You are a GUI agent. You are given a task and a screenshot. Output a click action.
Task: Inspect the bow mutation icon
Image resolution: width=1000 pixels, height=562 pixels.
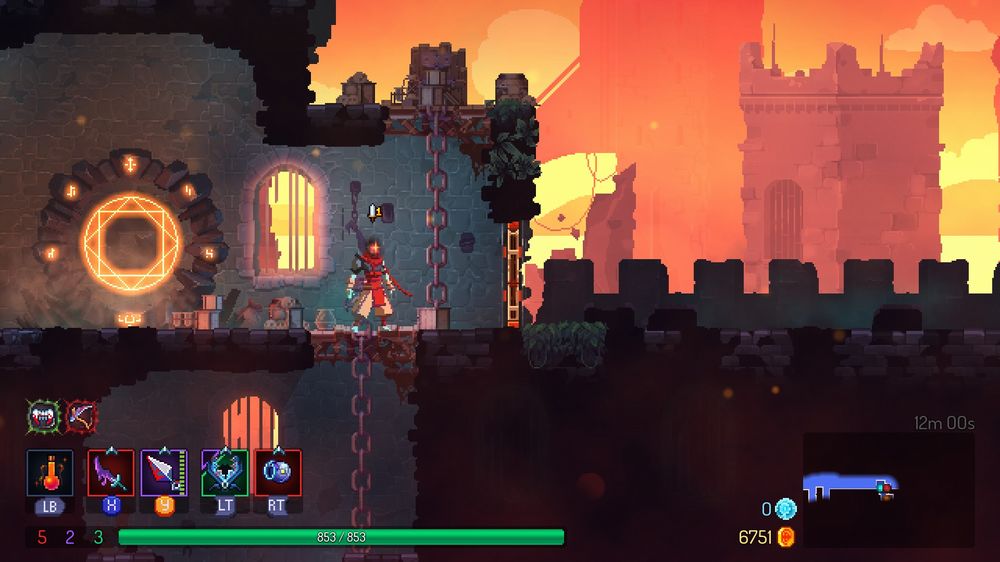[81, 416]
